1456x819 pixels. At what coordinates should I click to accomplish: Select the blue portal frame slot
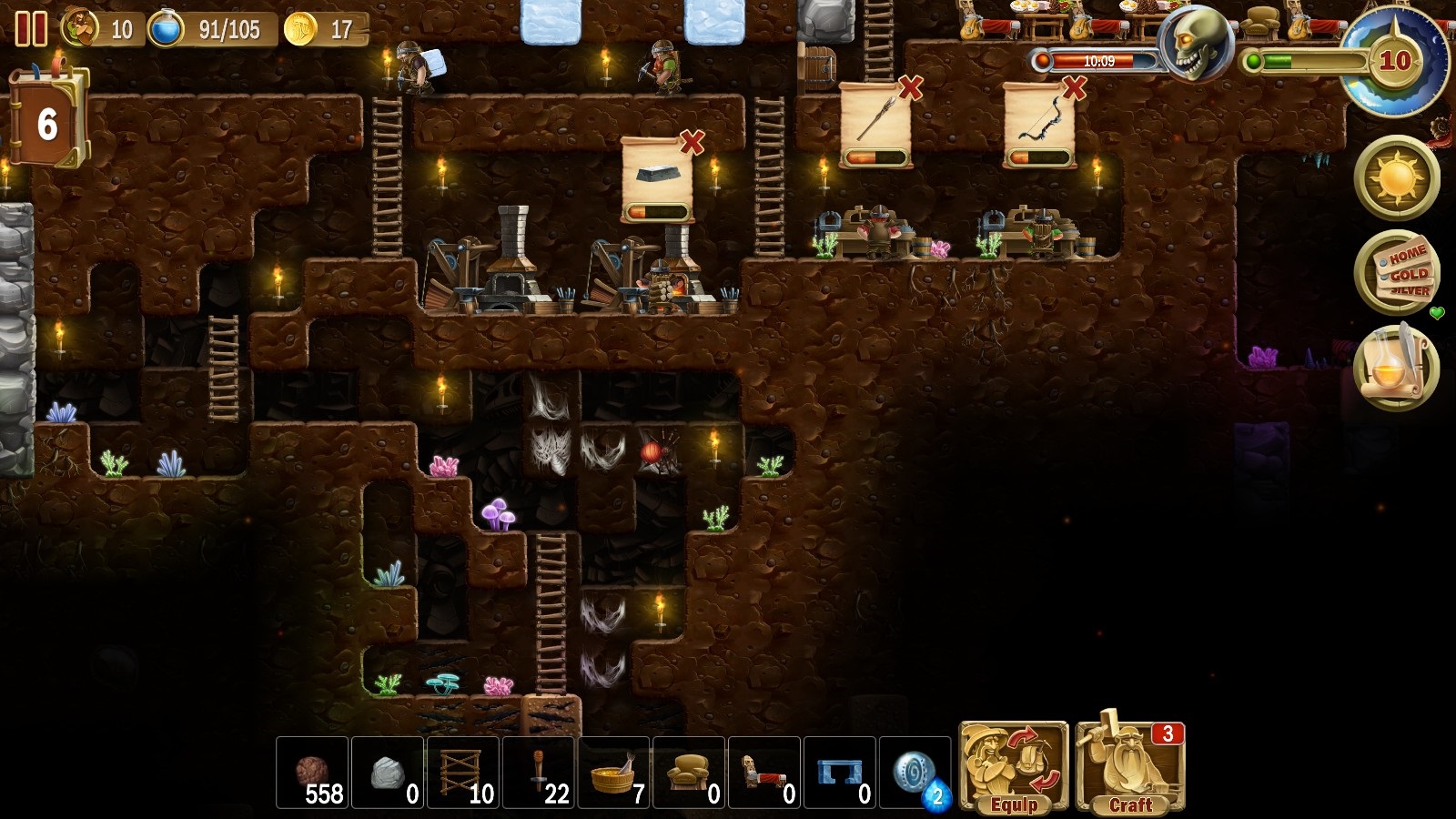(x=841, y=773)
